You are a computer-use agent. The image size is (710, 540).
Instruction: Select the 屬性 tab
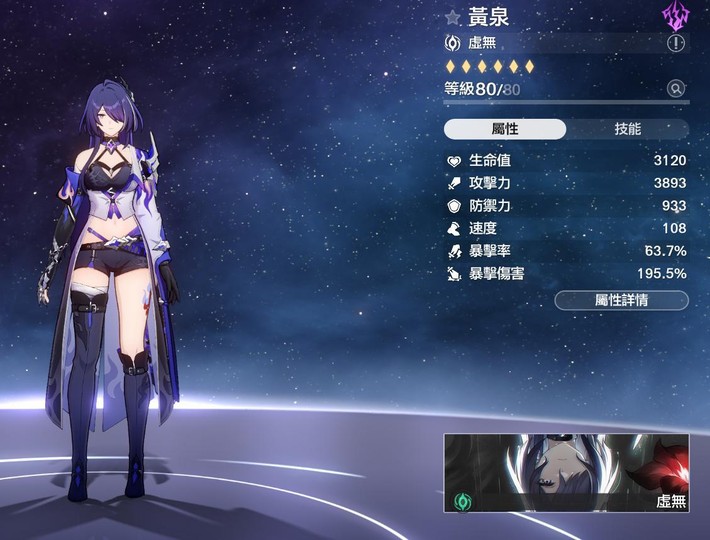(505, 129)
